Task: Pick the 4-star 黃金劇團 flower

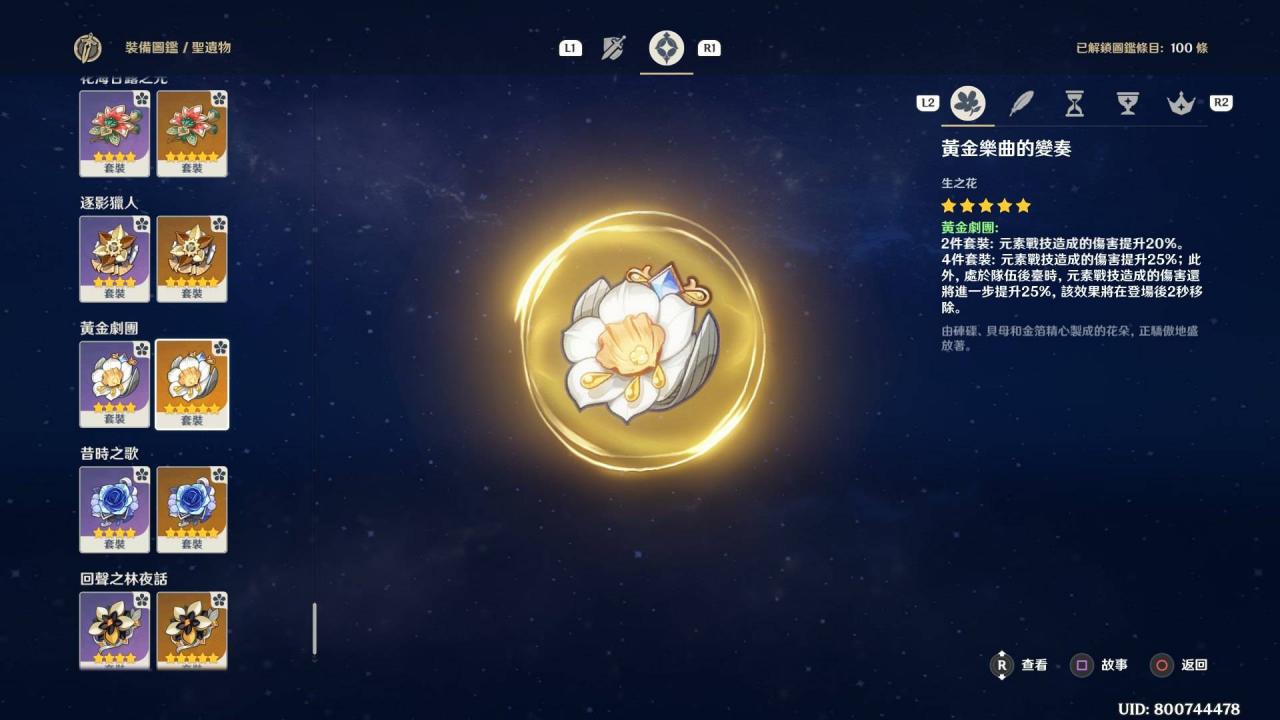Action: (115, 384)
